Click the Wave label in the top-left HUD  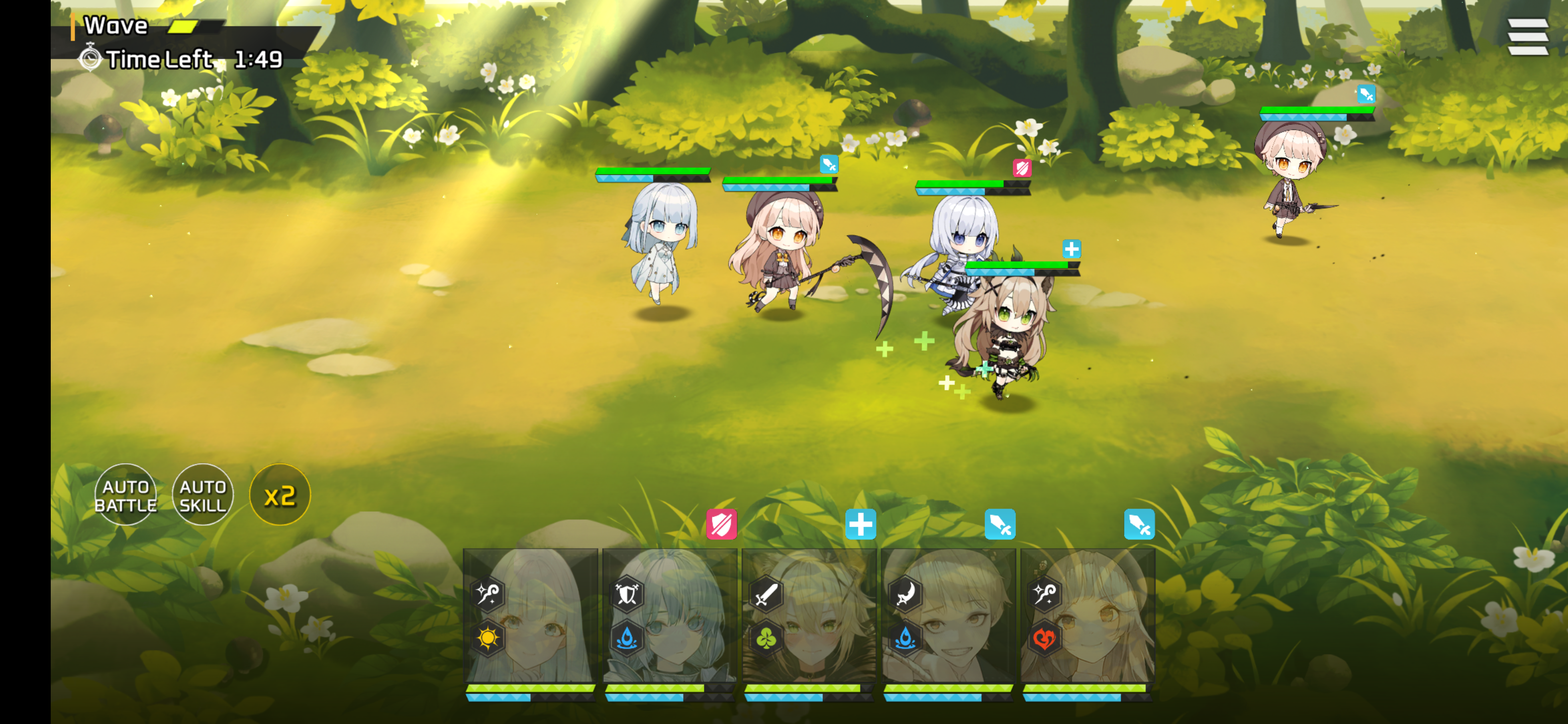[x=116, y=26]
